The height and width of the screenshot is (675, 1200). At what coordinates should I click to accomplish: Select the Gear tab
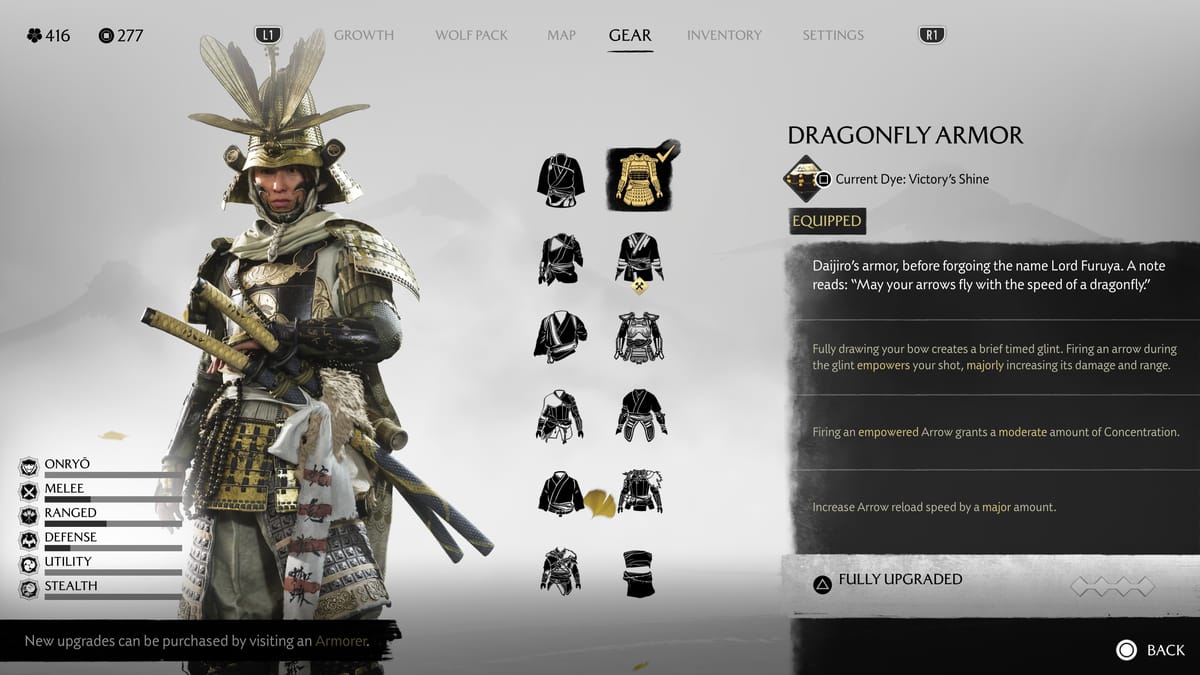[x=630, y=35]
